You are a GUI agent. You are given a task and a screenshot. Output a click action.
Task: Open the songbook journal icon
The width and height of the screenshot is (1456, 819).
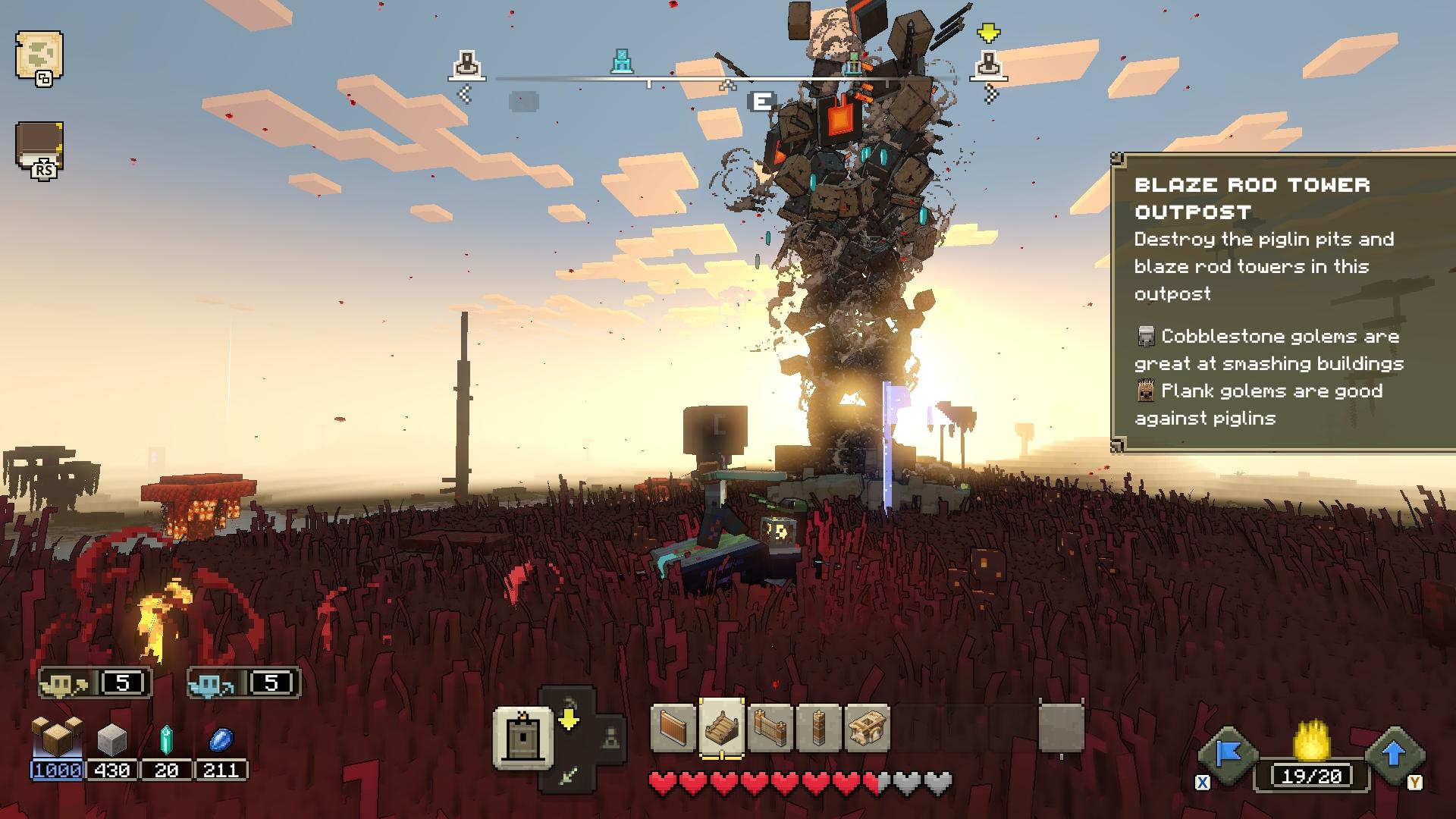[39, 145]
